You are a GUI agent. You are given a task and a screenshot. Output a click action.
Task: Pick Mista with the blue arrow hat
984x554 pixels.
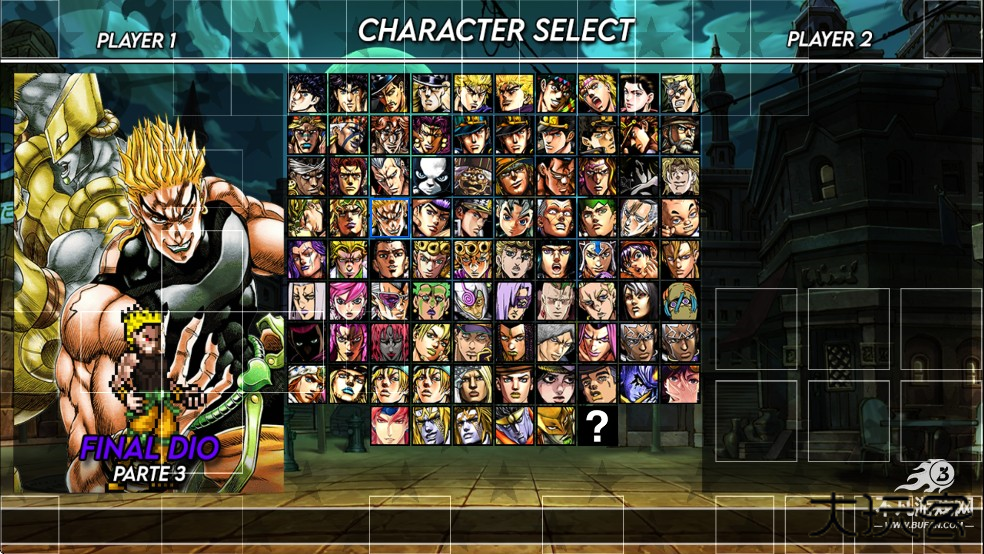(x=597, y=260)
